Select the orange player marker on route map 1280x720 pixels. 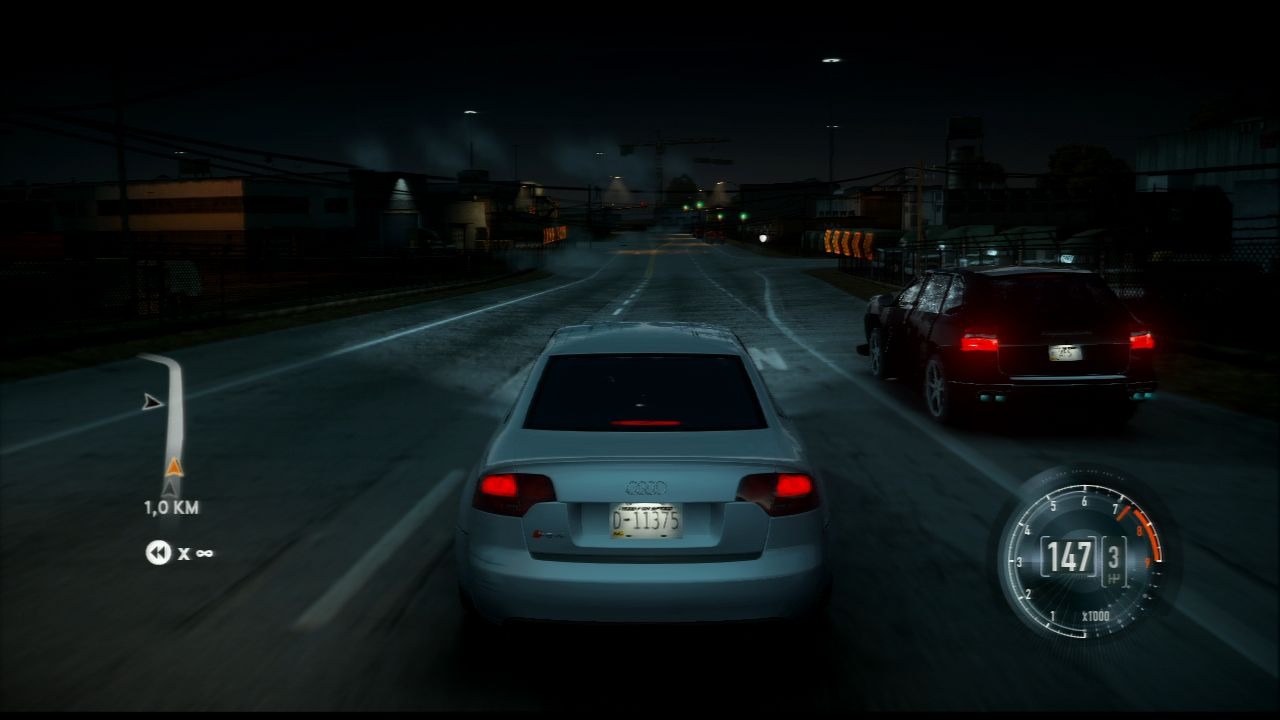pos(174,467)
